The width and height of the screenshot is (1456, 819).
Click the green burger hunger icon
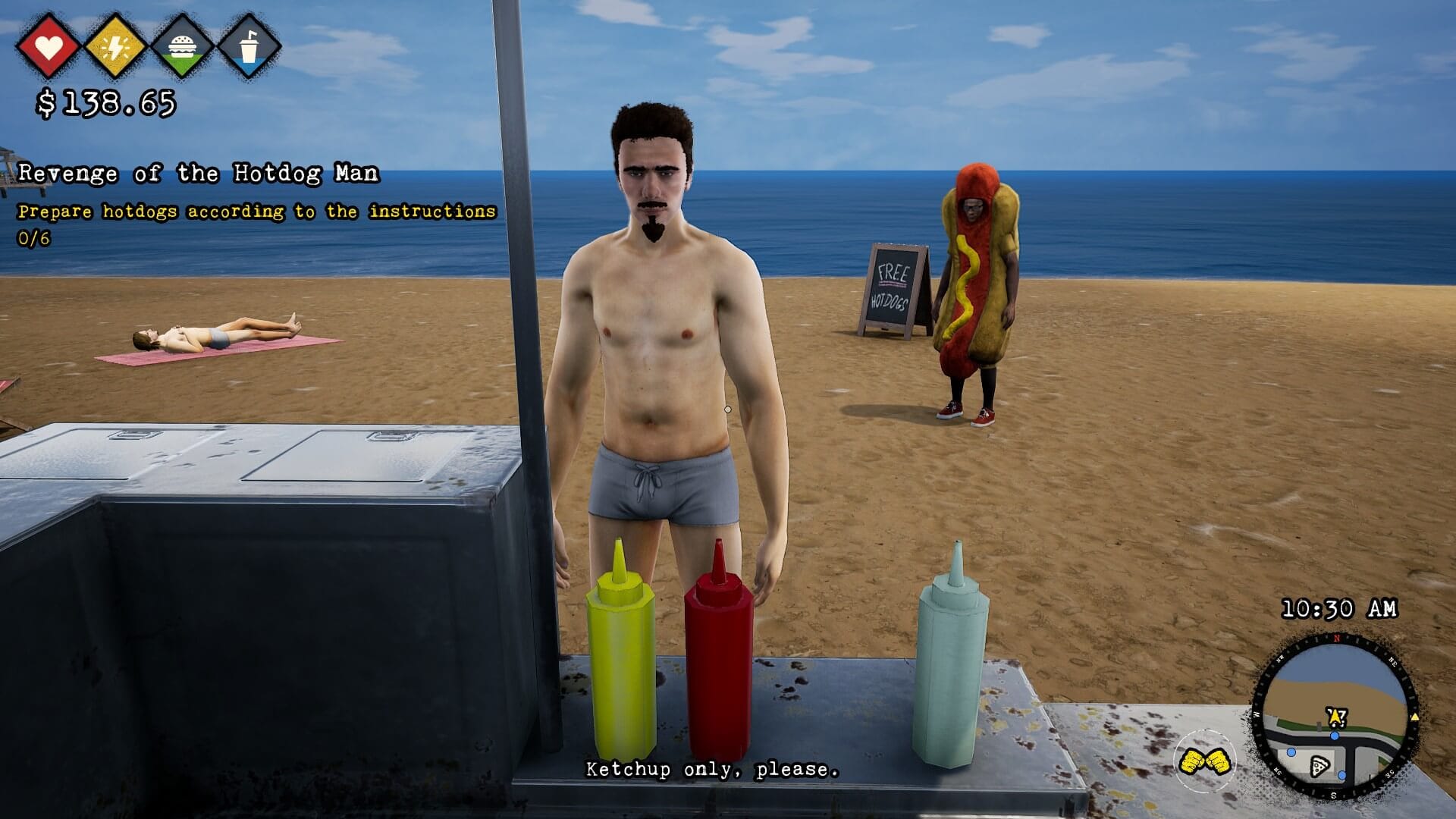pyautogui.click(x=184, y=47)
